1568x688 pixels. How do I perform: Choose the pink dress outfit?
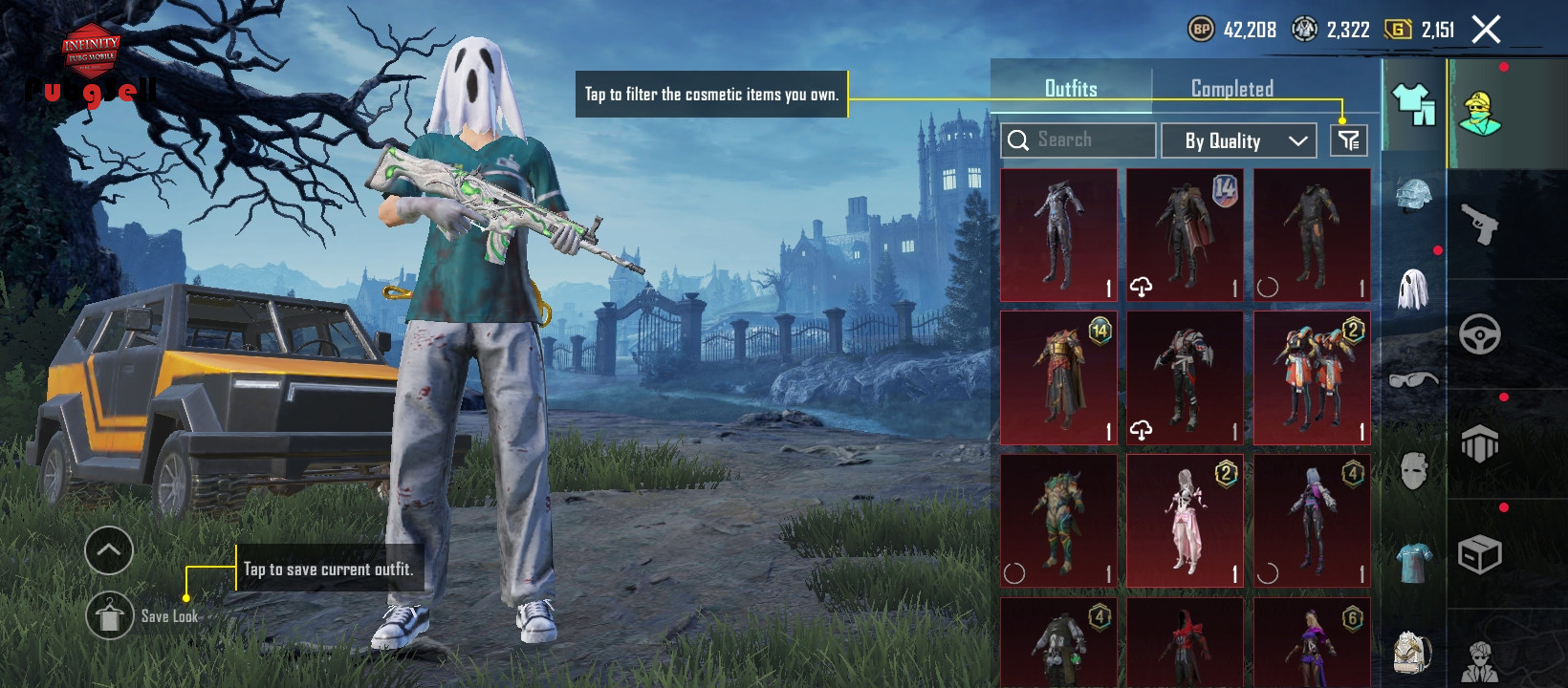pyautogui.click(x=1185, y=521)
